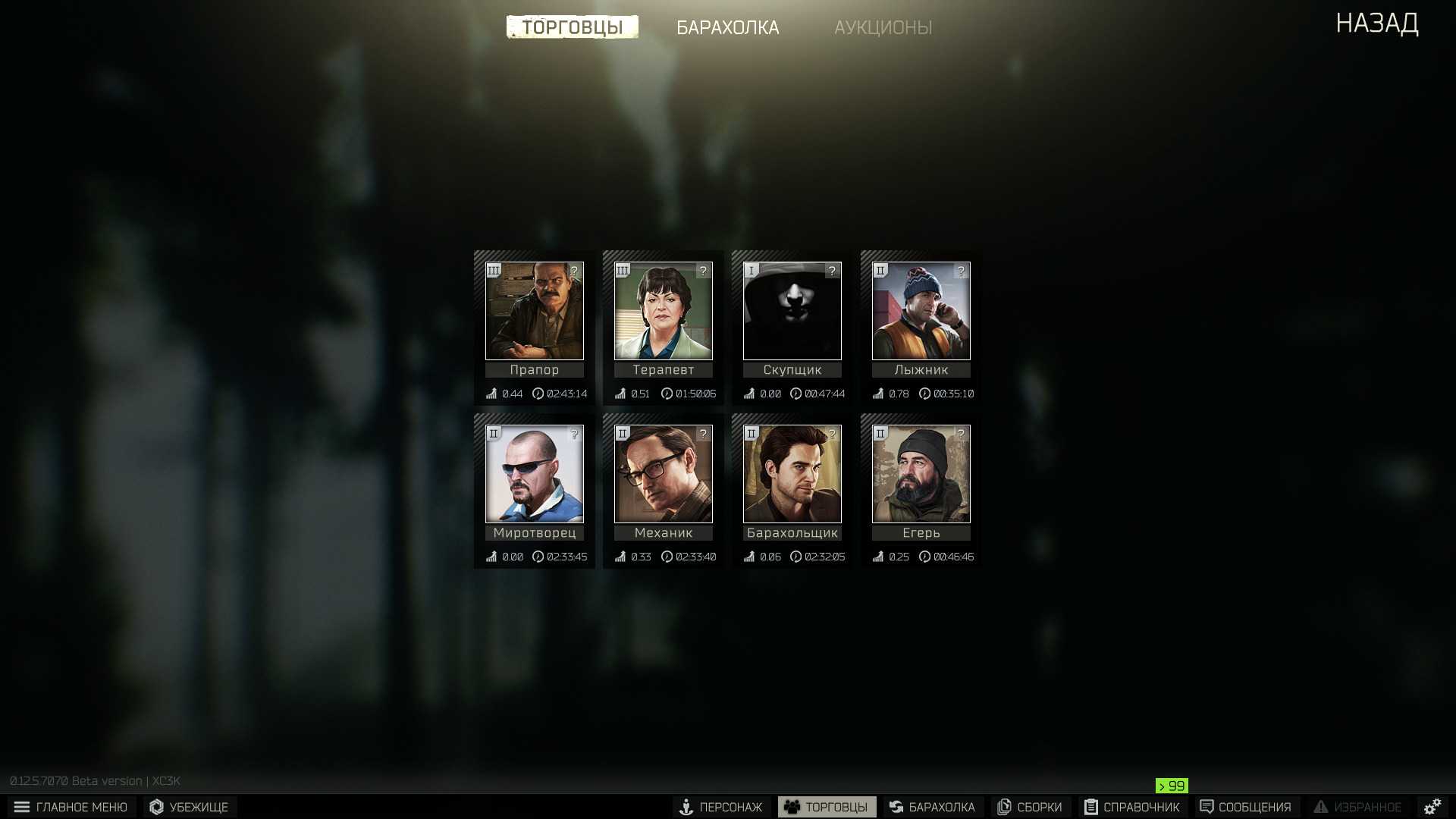This screenshot has height=819, width=1456.
Task: Open settings via the gear icon
Action: click(x=1432, y=807)
